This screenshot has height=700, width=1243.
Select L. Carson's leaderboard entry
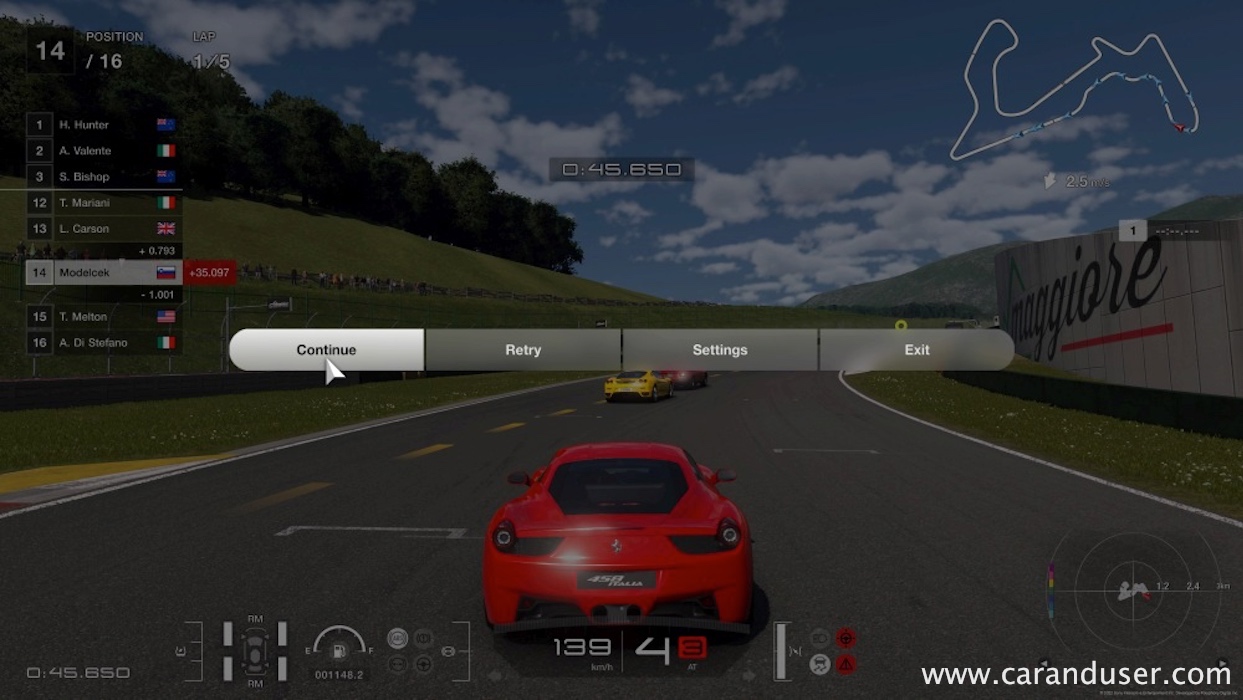click(x=104, y=229)
